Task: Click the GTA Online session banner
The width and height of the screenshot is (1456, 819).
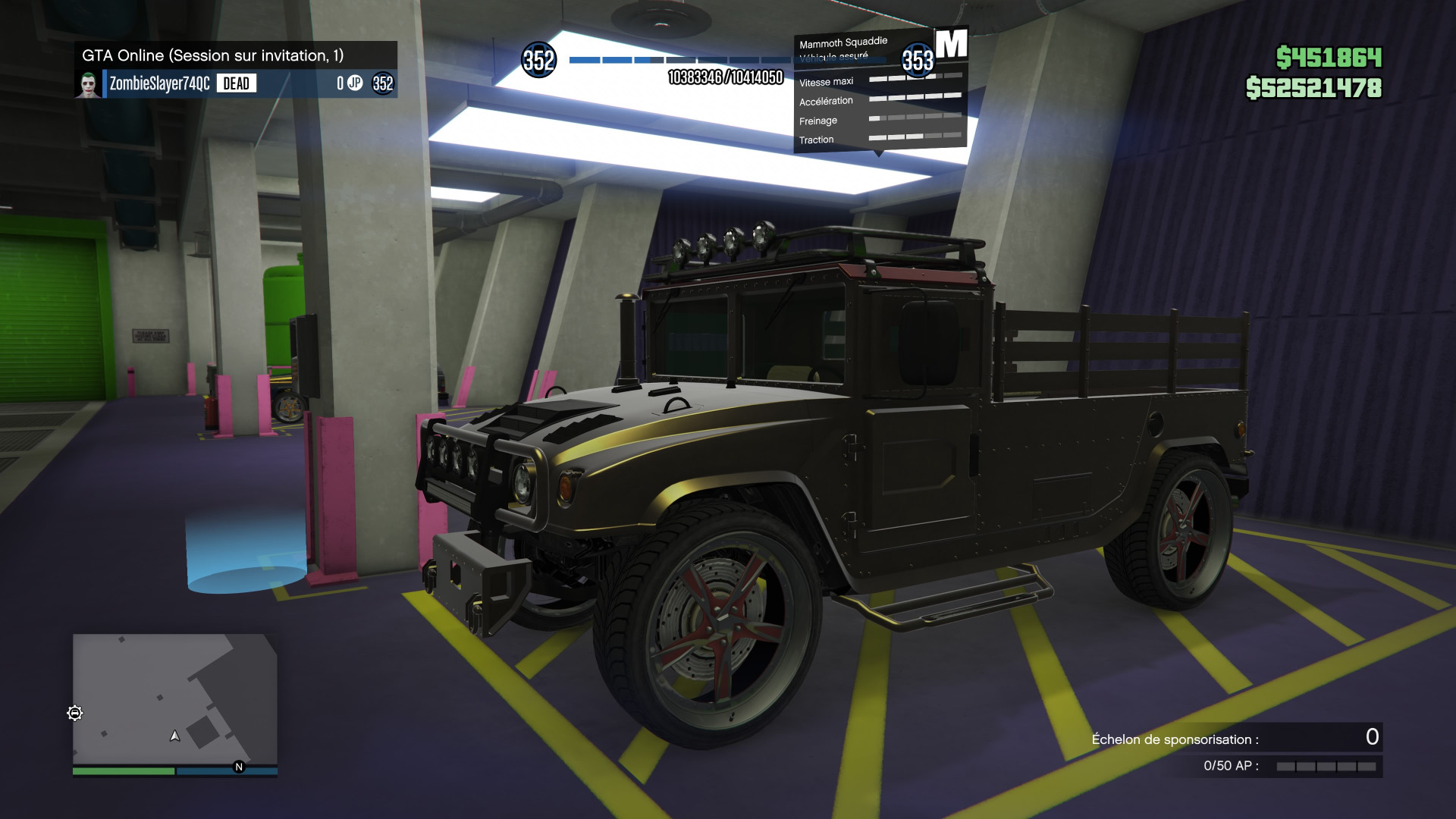Action: click(212, 55)
